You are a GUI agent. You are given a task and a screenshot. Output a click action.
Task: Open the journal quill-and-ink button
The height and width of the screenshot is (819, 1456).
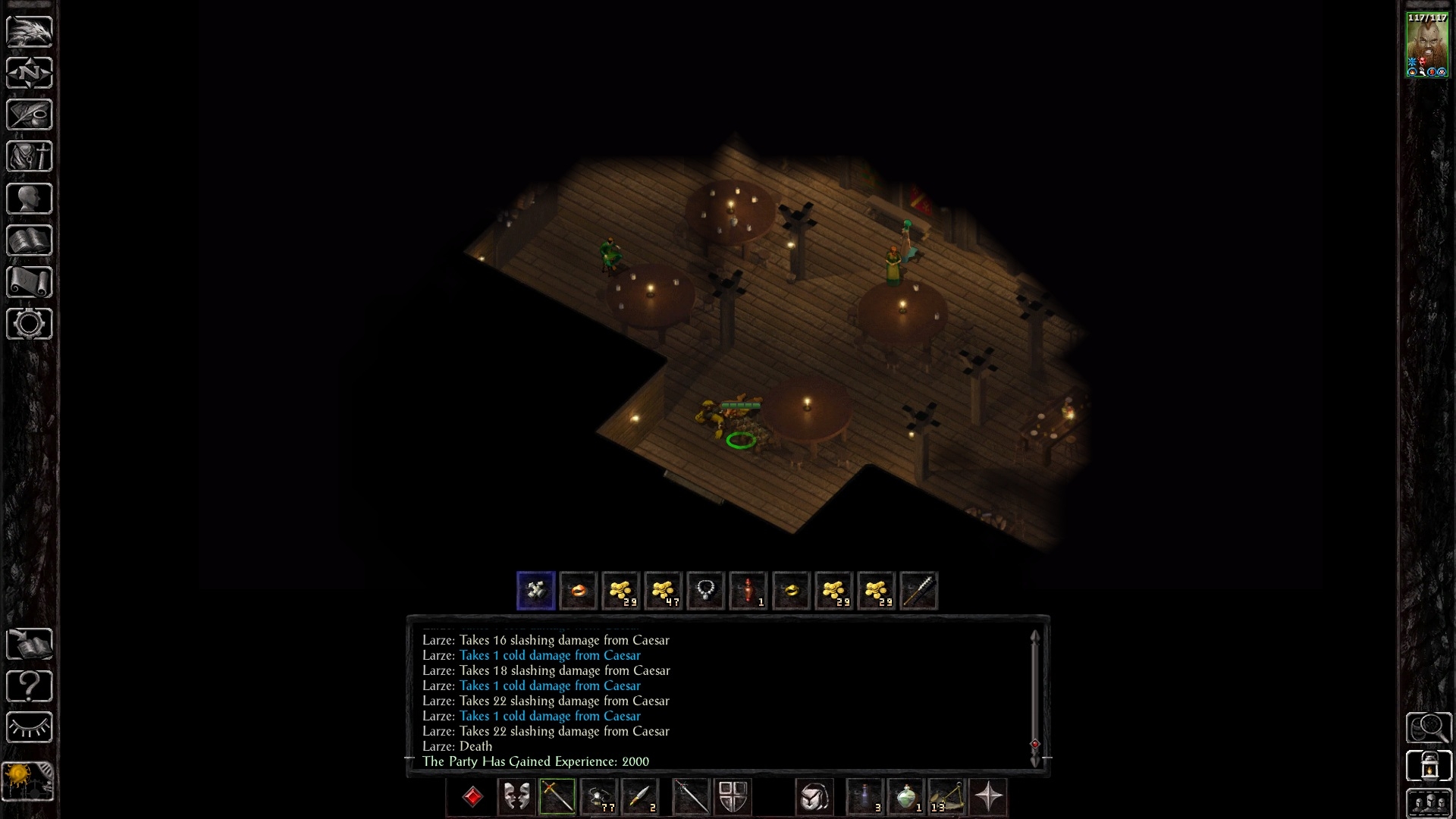(x=30, y=115)
